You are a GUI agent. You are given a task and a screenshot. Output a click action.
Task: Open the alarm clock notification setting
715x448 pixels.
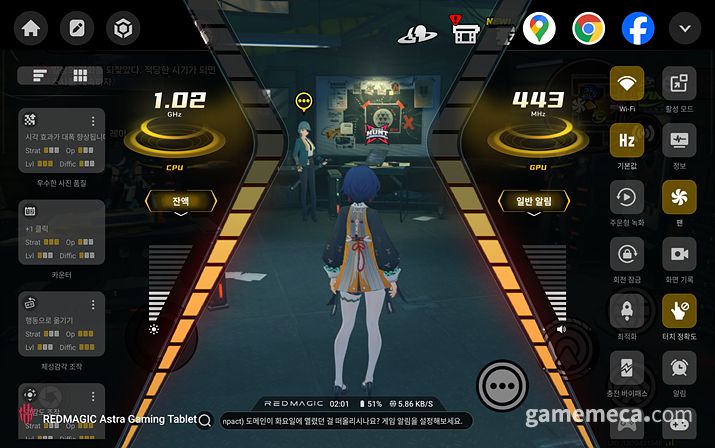pyautogui.click(x=679, y=368)
